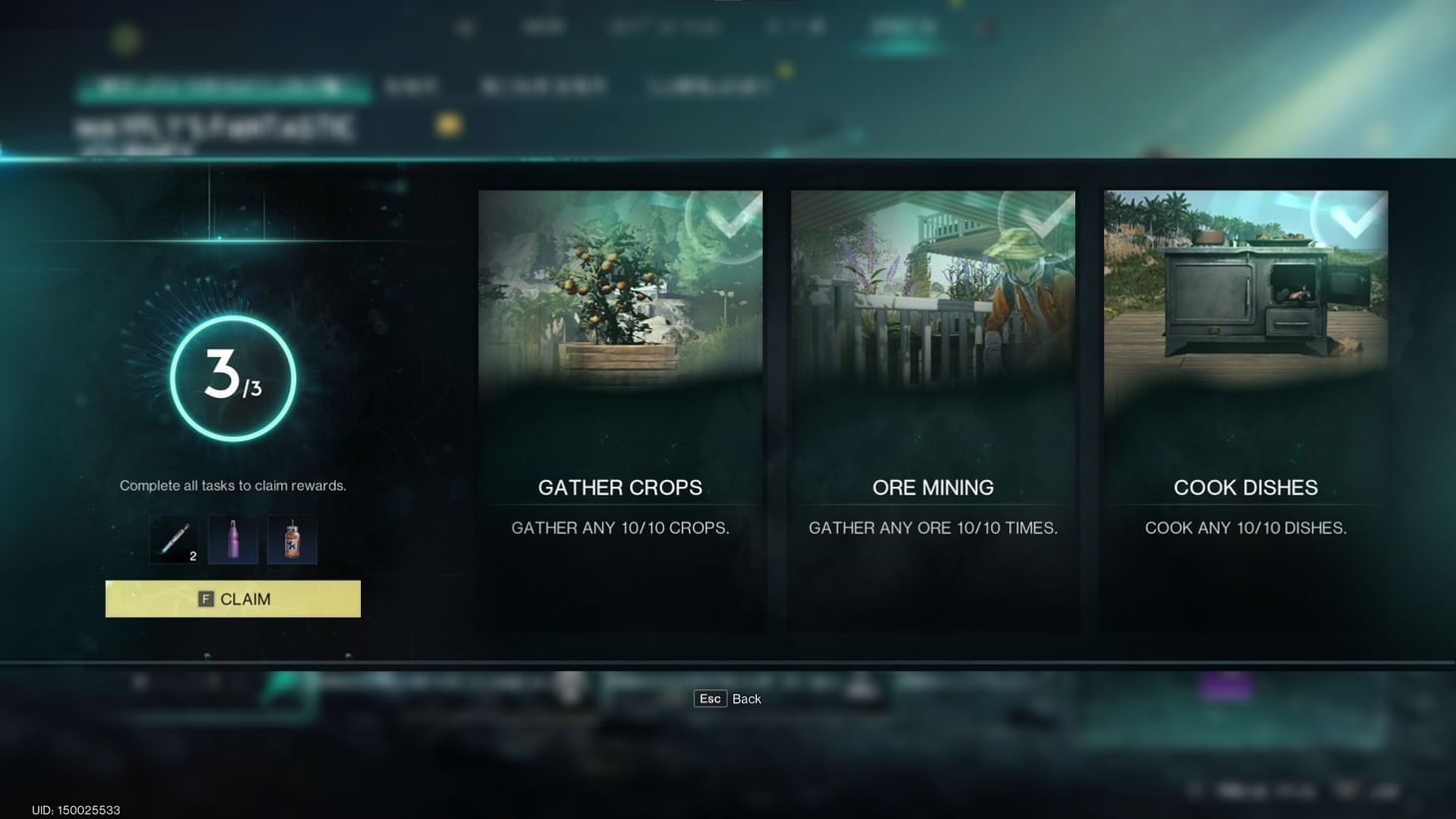Open the highlighted top-right navigation menu entry
This screenshot has height=819, width=1456.
(x=903, y=27)
